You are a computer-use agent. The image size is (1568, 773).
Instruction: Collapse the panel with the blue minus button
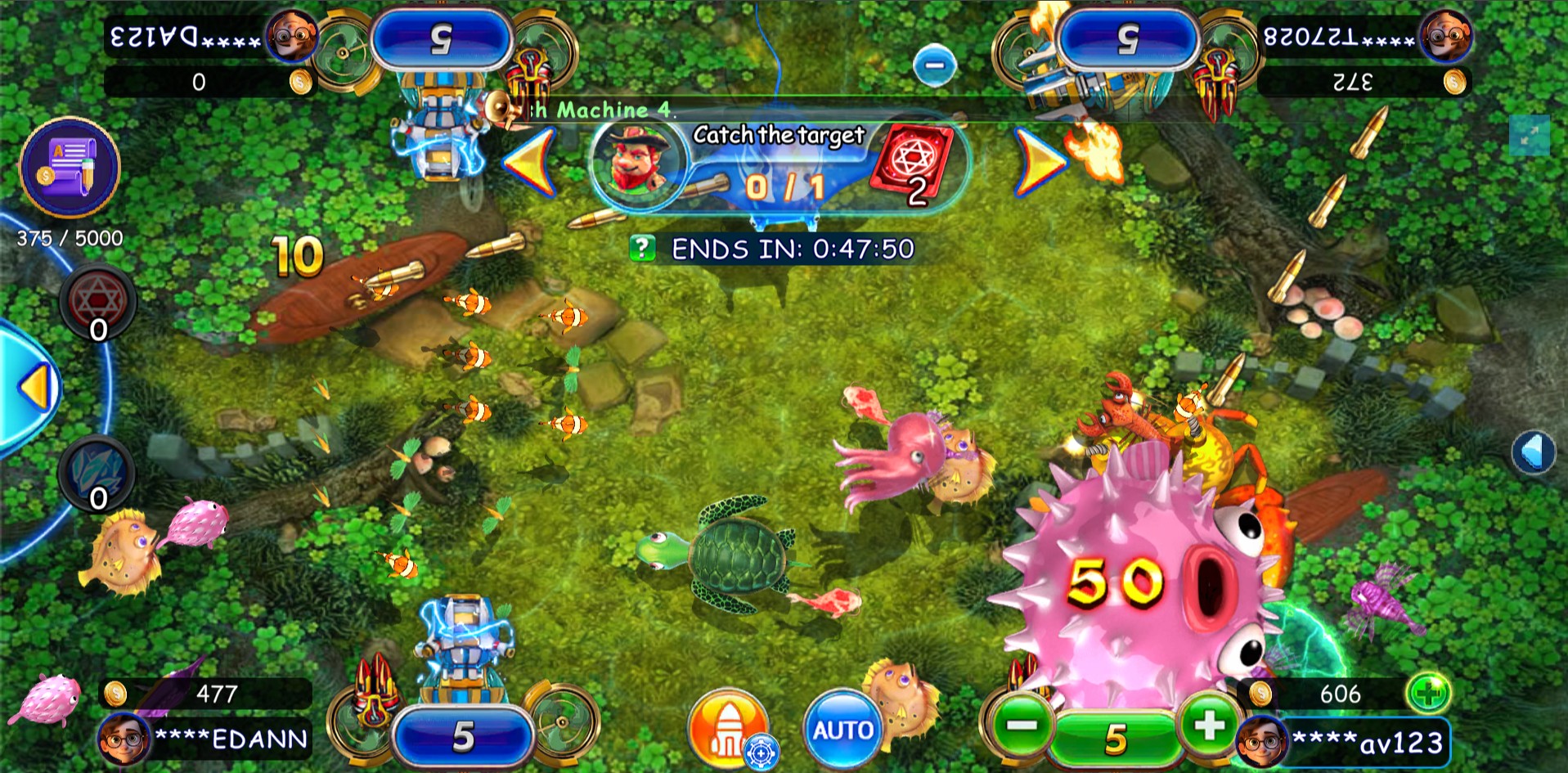pyautogui.click(x=934, y=65)
